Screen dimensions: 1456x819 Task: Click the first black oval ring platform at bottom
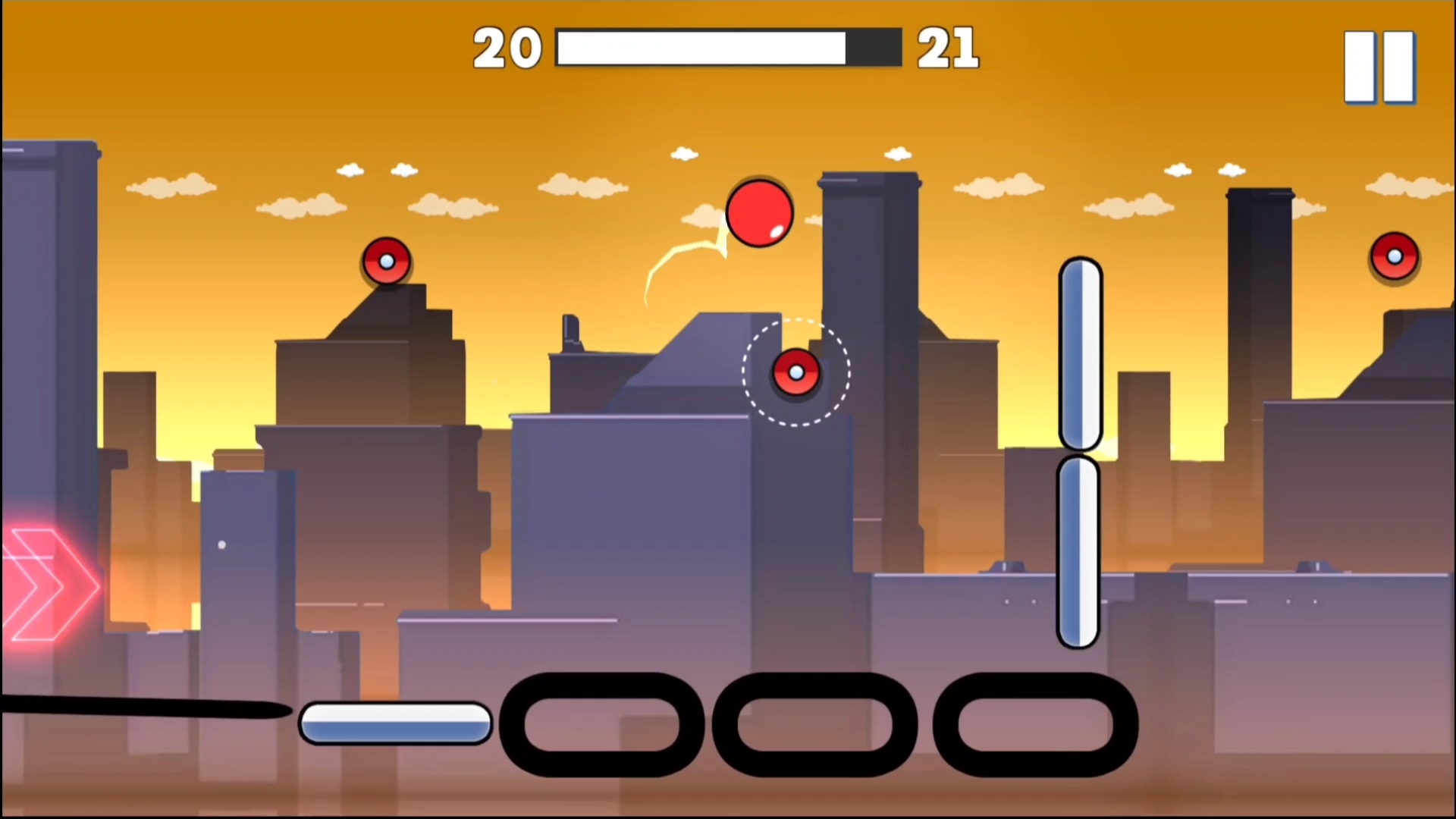[601, 724]
